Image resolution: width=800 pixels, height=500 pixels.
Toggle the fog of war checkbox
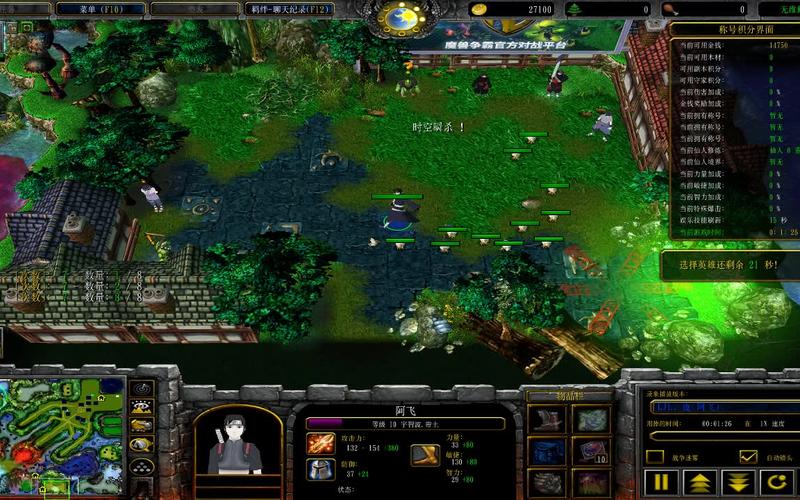(655, 457)
